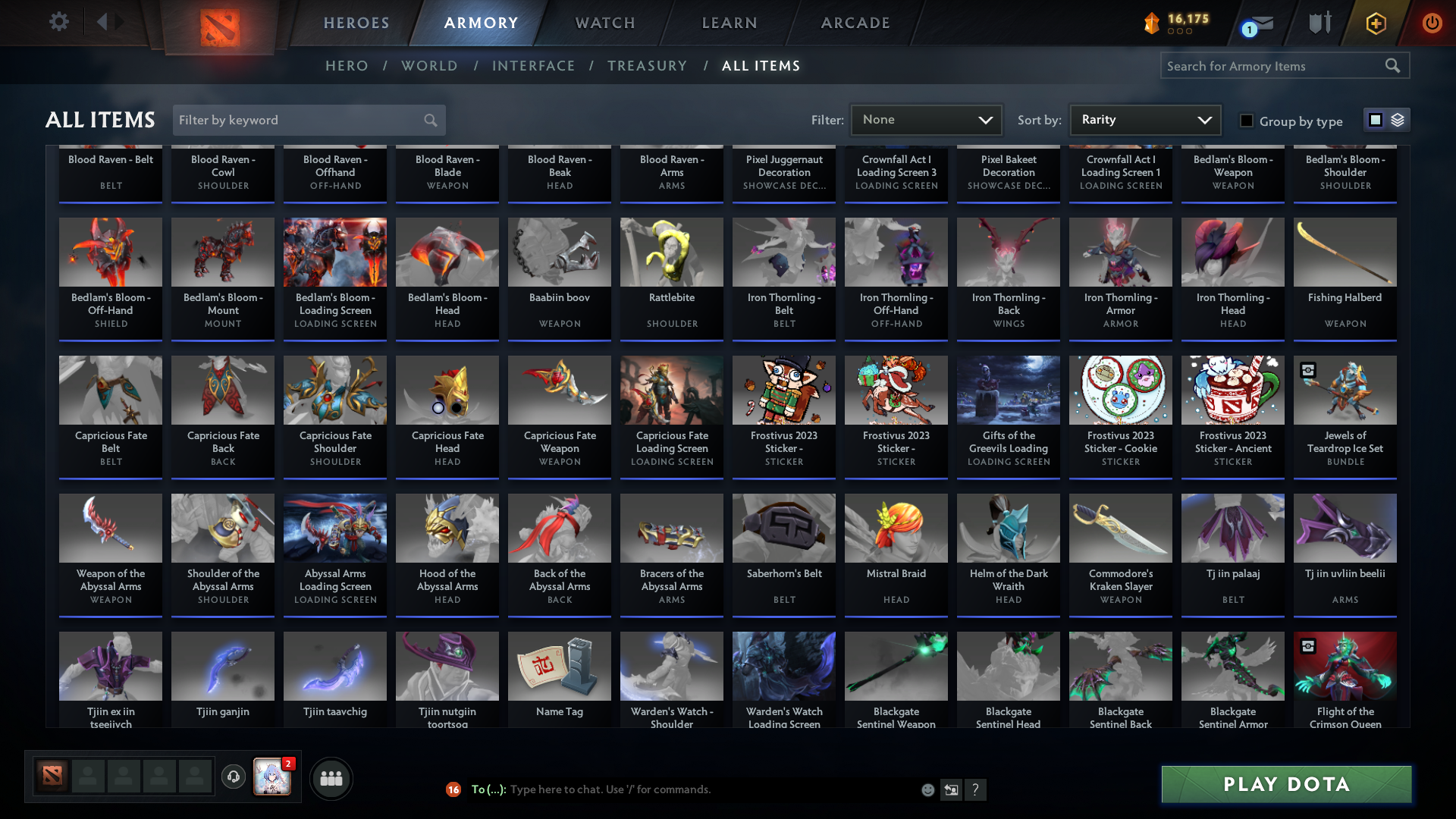Click the battle pass shield and sword icon
The height and width of the screenshot is (819, 1456).
(1319, 23)
